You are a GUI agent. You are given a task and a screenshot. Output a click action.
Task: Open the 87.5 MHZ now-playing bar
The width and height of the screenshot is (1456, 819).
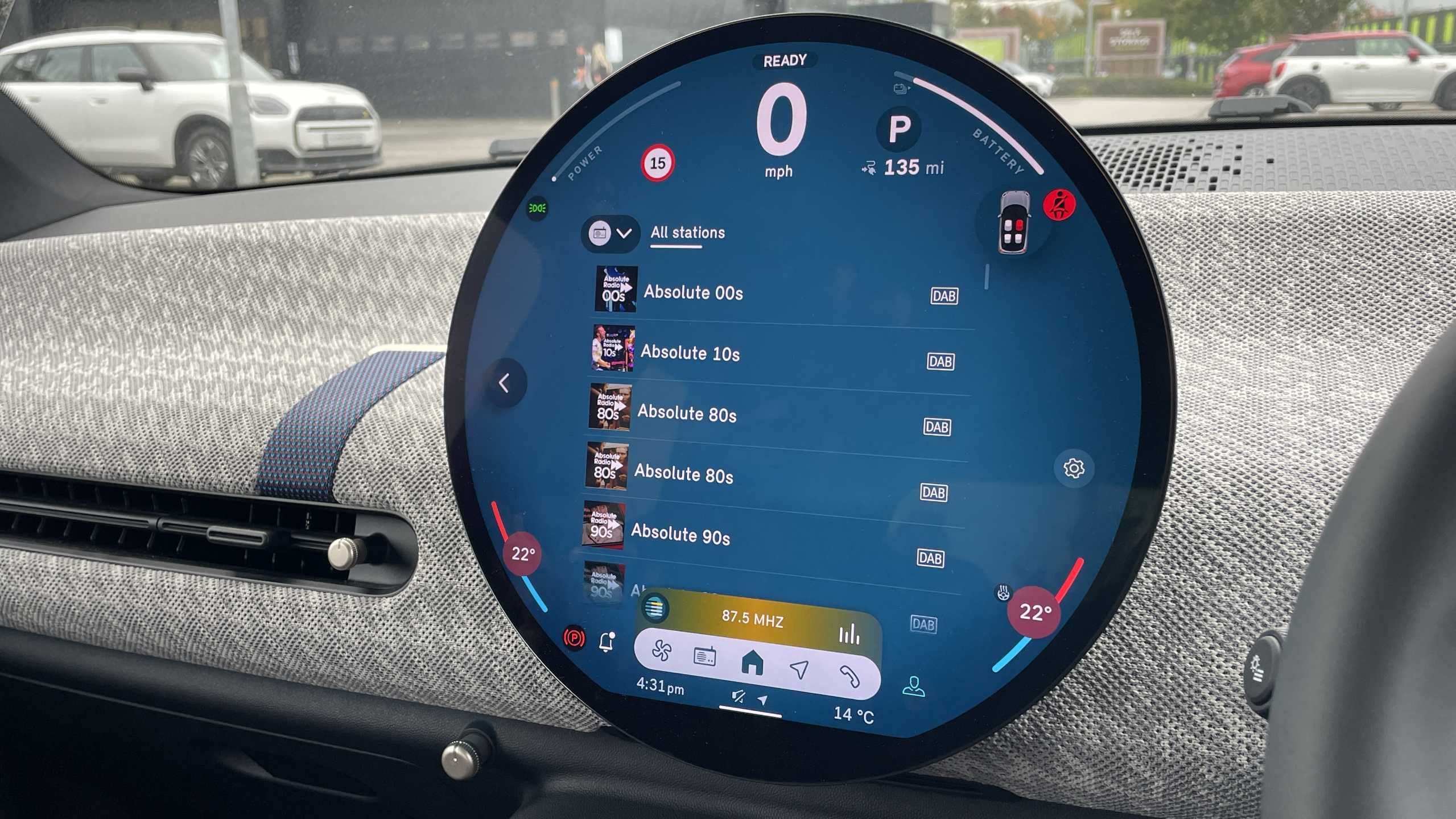tap(752, 618)
